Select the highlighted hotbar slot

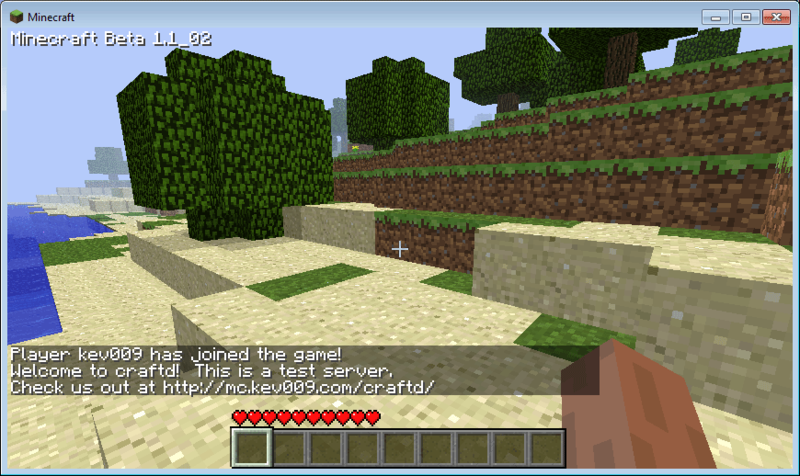click(251, 447)
